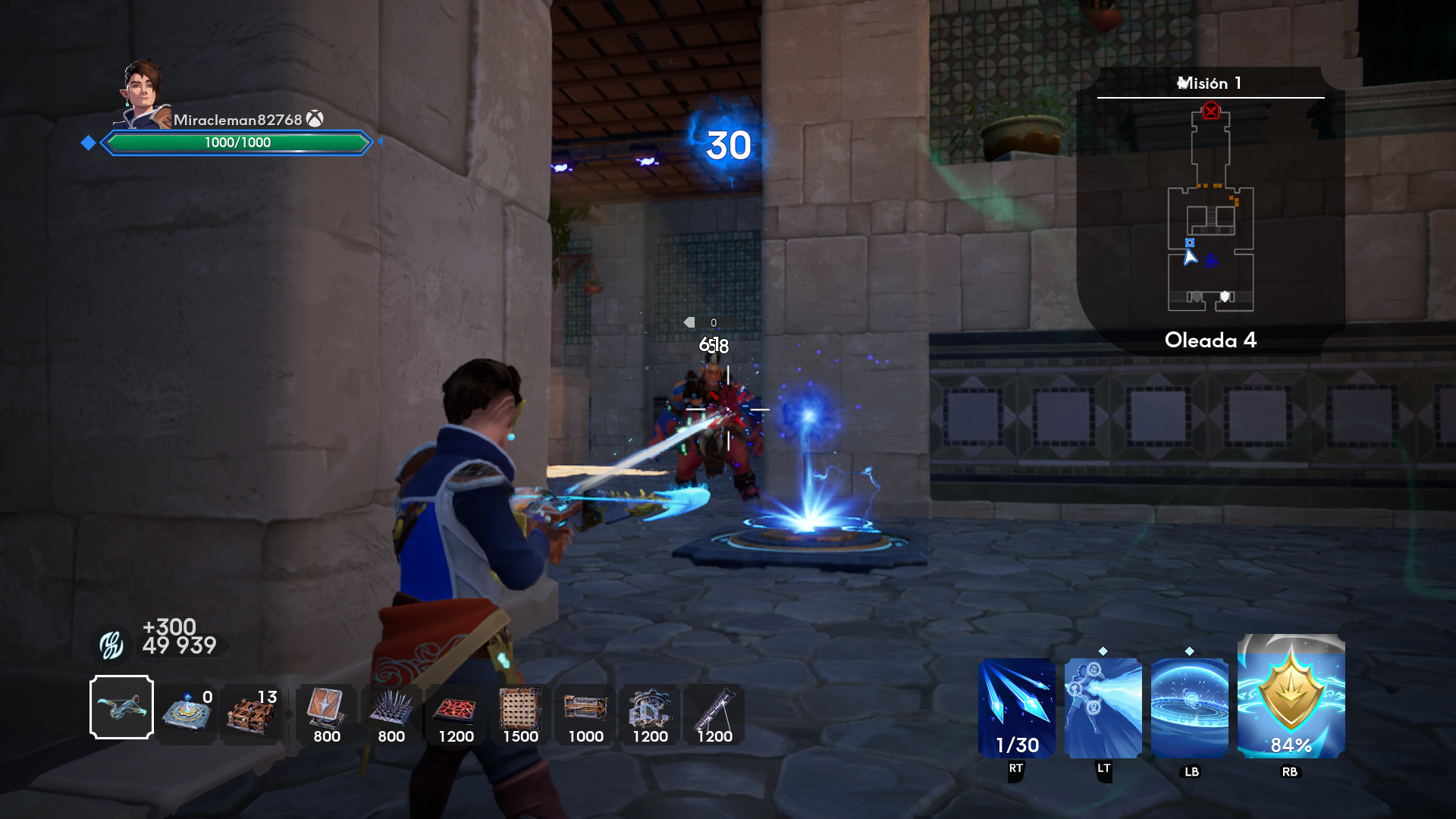Click the white shield marker on minimap
Image resolution: width=1456 pixels, height=819 pixels.
coord(1225,297)
